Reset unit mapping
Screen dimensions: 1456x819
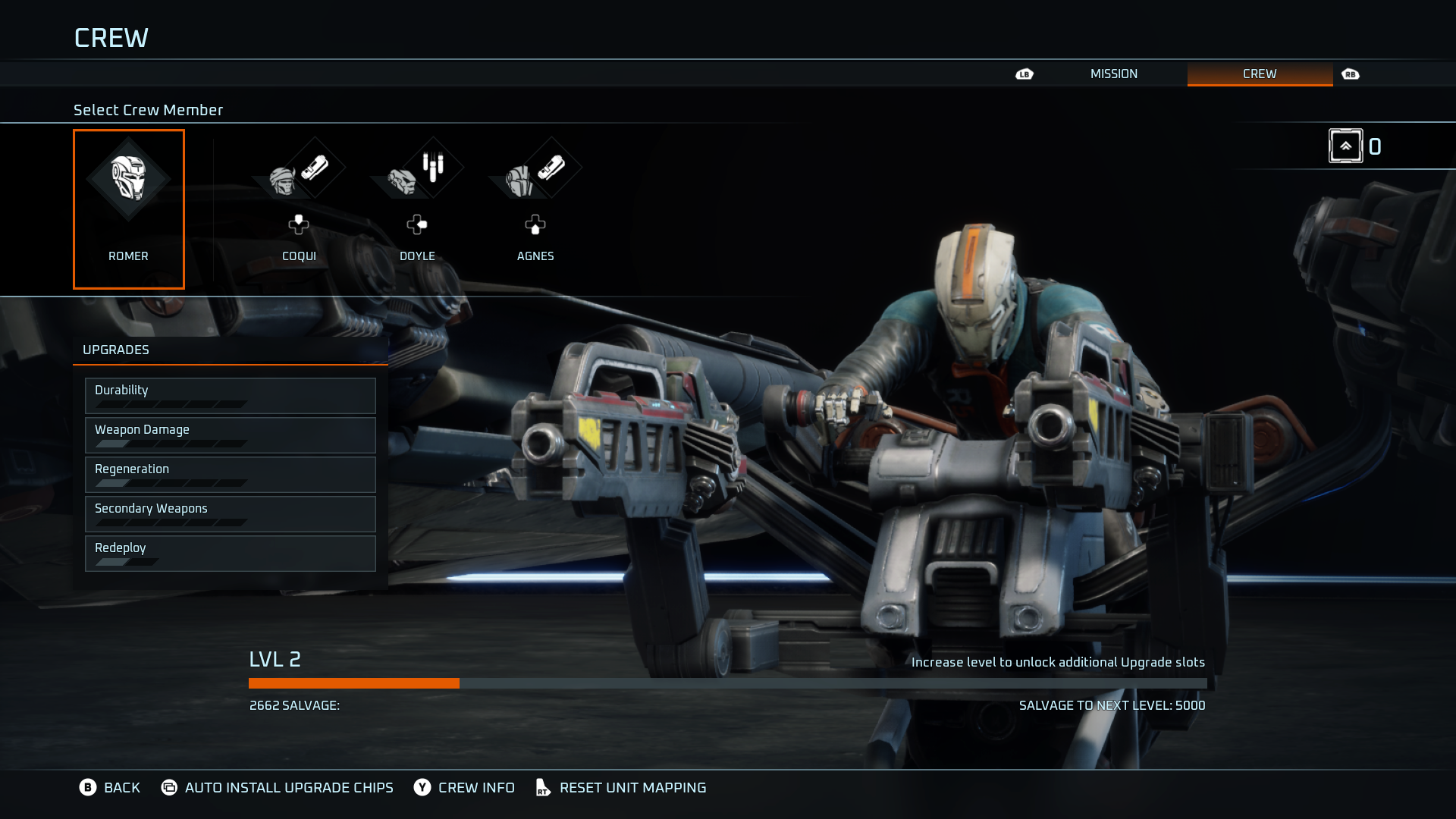[621, 788]
